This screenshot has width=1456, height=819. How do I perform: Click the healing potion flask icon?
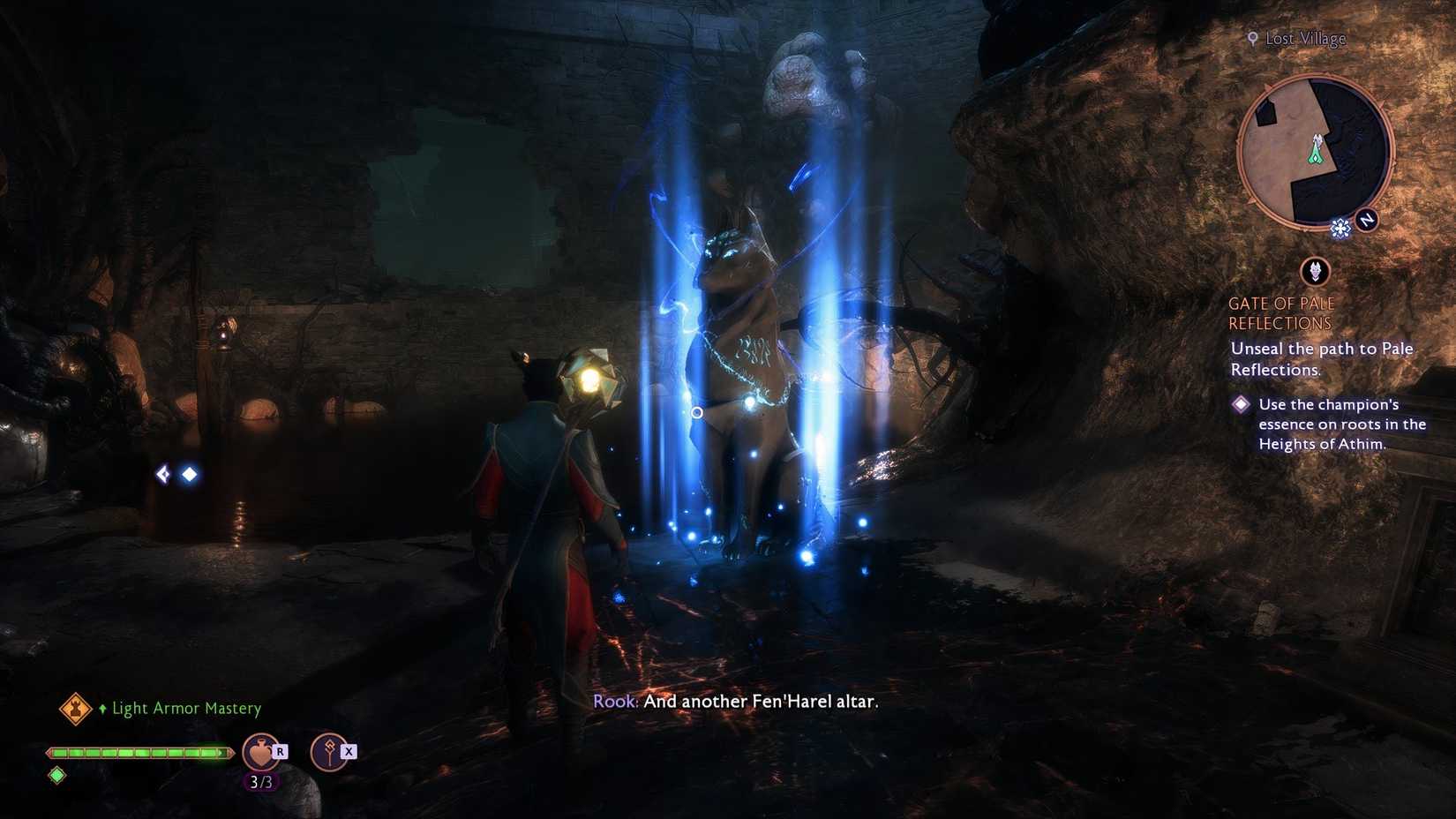pyautogui.click(x=260, y=751)
